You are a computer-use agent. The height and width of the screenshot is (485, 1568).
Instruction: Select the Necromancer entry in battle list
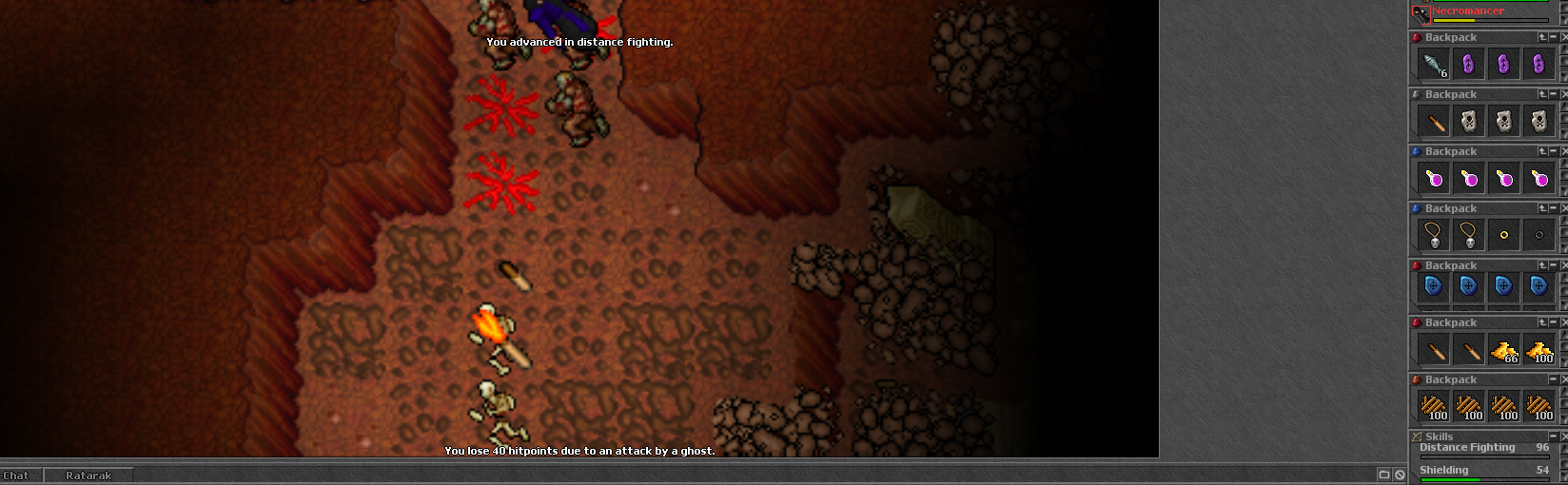point(1468,11)
